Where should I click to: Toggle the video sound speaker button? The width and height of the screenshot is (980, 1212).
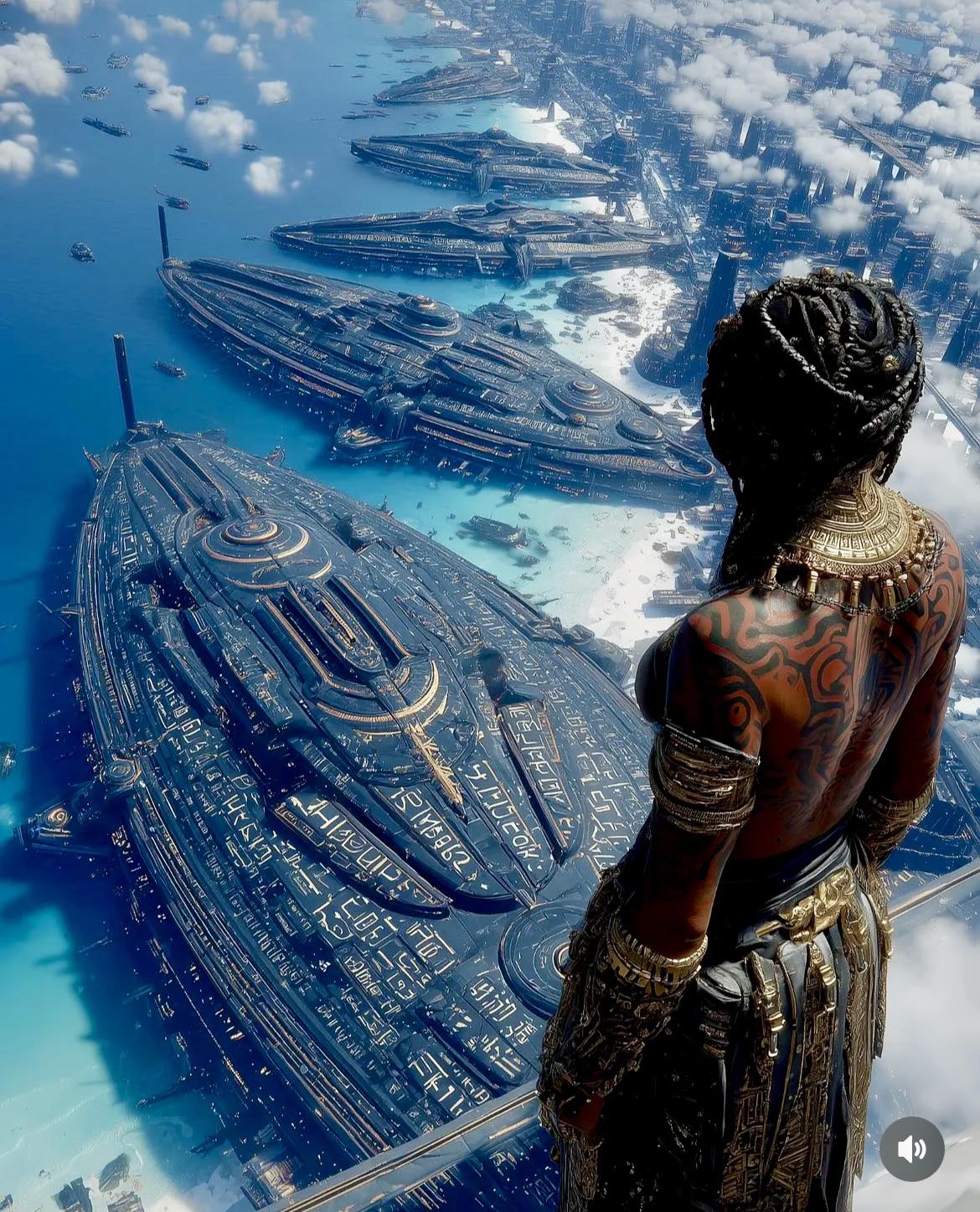point(911,1148)
